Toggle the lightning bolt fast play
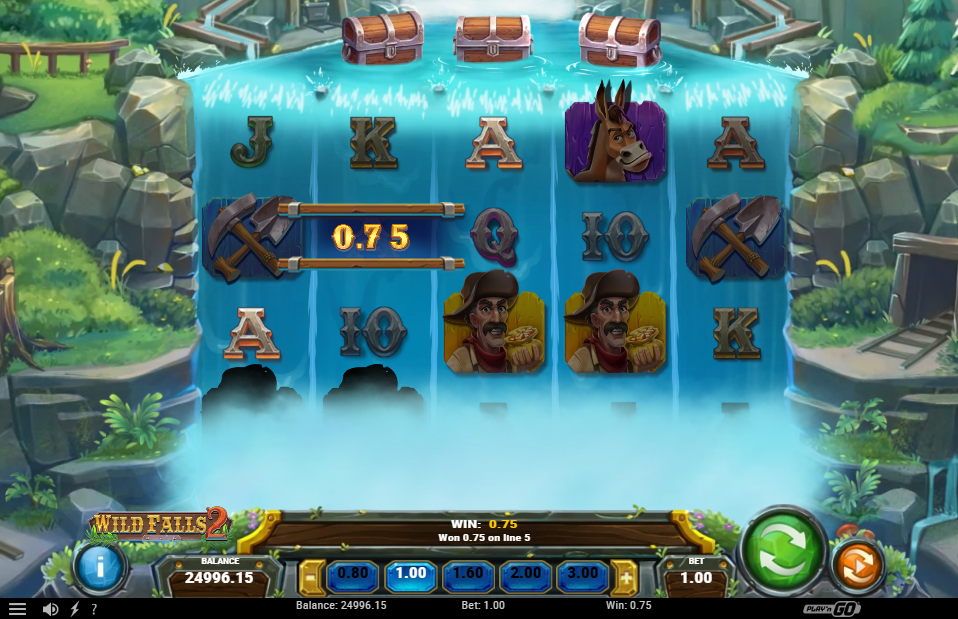 74,608
